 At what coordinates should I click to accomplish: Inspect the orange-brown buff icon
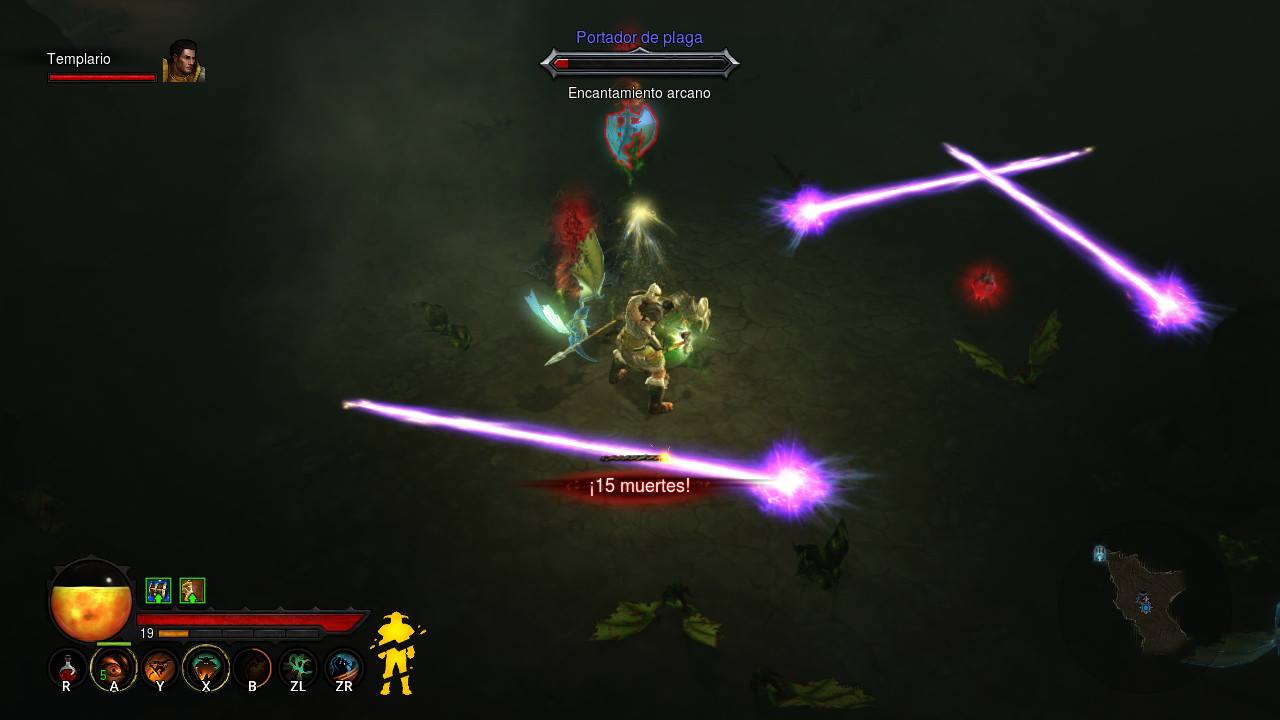point(192,590)
